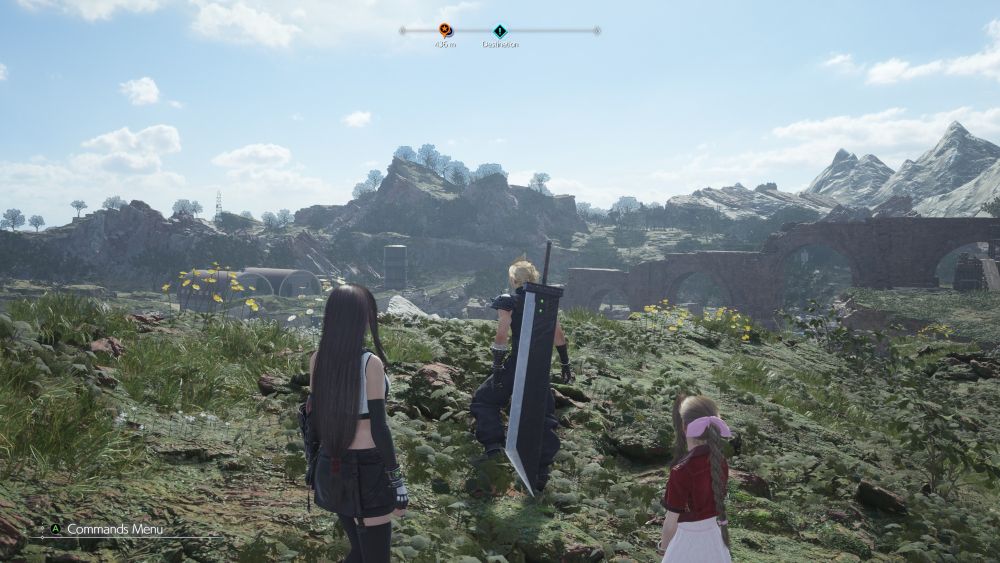Select the teal Destination marker on the compass

tap(500, 31)
